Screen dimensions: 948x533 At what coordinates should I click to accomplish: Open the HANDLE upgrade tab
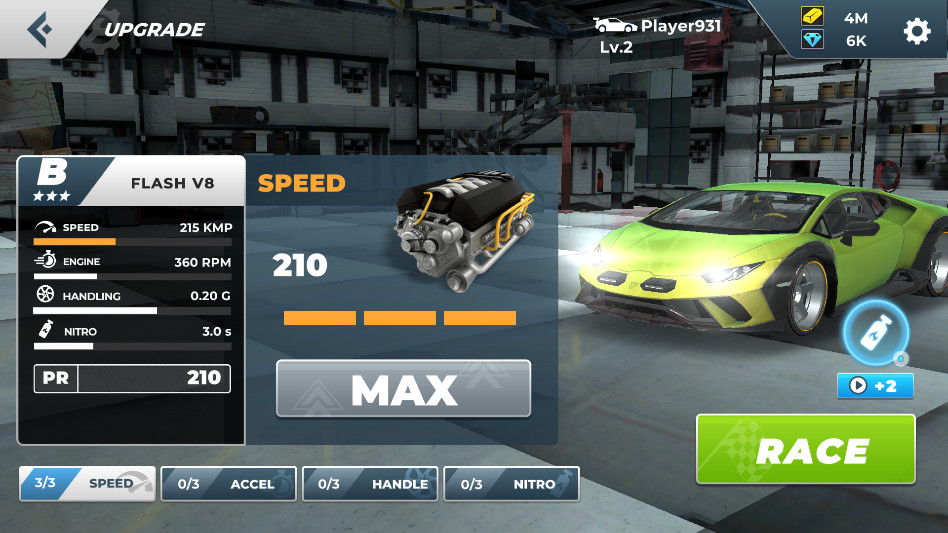coord(371,484)
